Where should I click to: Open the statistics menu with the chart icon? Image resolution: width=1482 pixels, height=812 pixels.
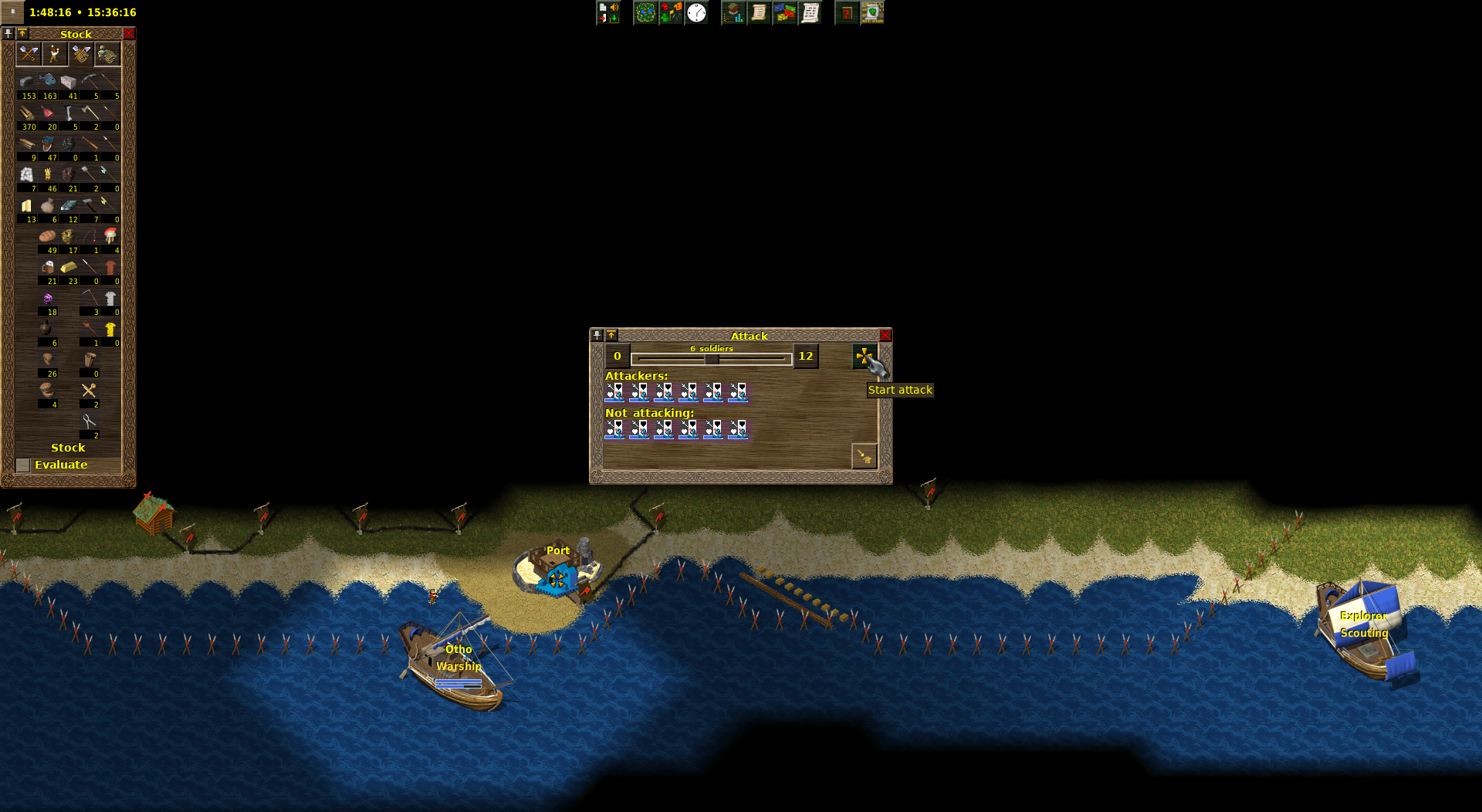(x=733, y=12)
